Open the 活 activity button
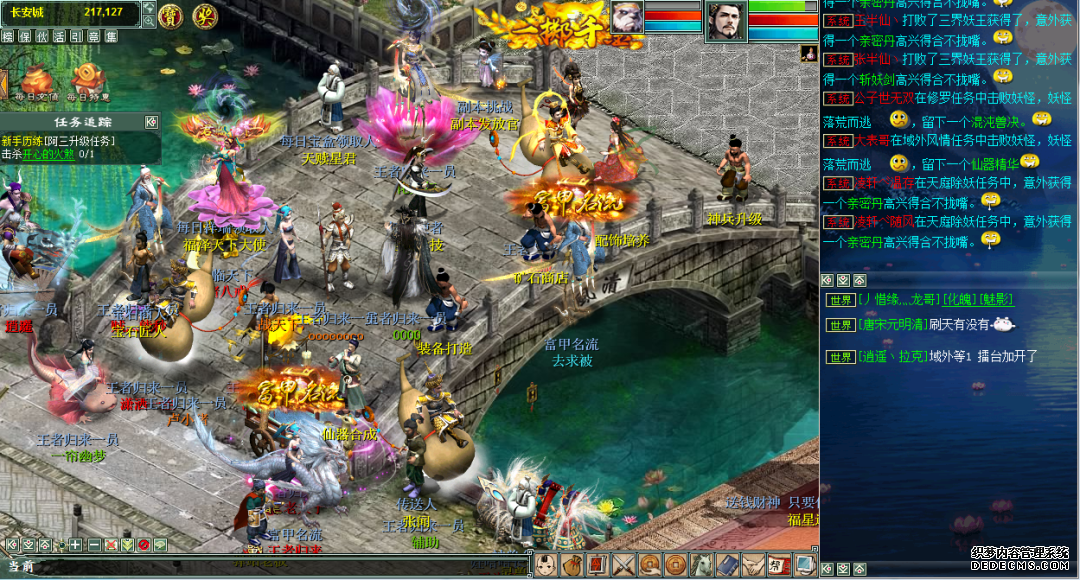This screenshot has height=580, width=1080. (x=59, y=36)
